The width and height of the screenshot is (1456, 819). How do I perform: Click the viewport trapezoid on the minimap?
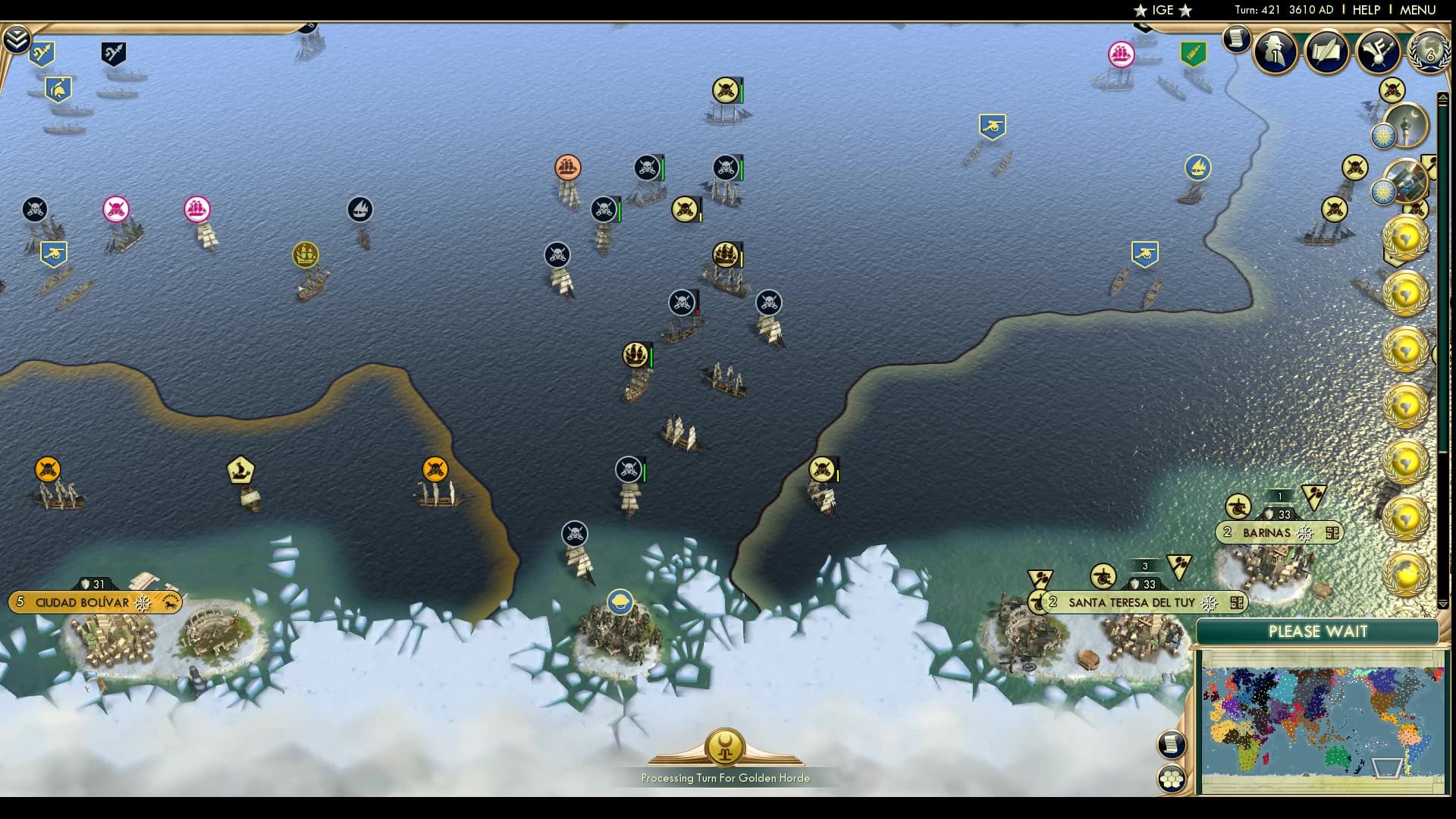[1387, 767]
